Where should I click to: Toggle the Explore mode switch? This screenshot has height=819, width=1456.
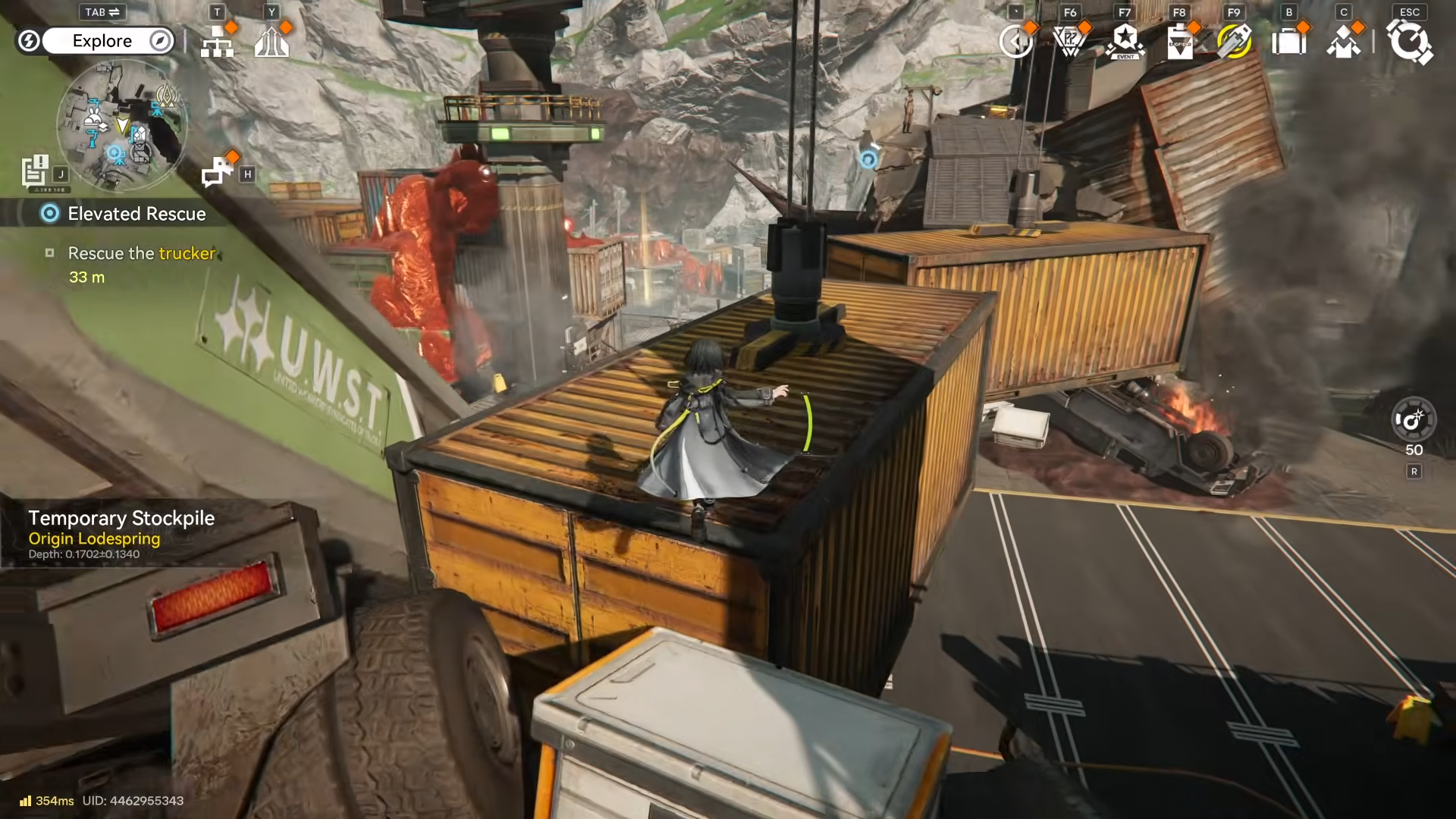pos(102,41)
